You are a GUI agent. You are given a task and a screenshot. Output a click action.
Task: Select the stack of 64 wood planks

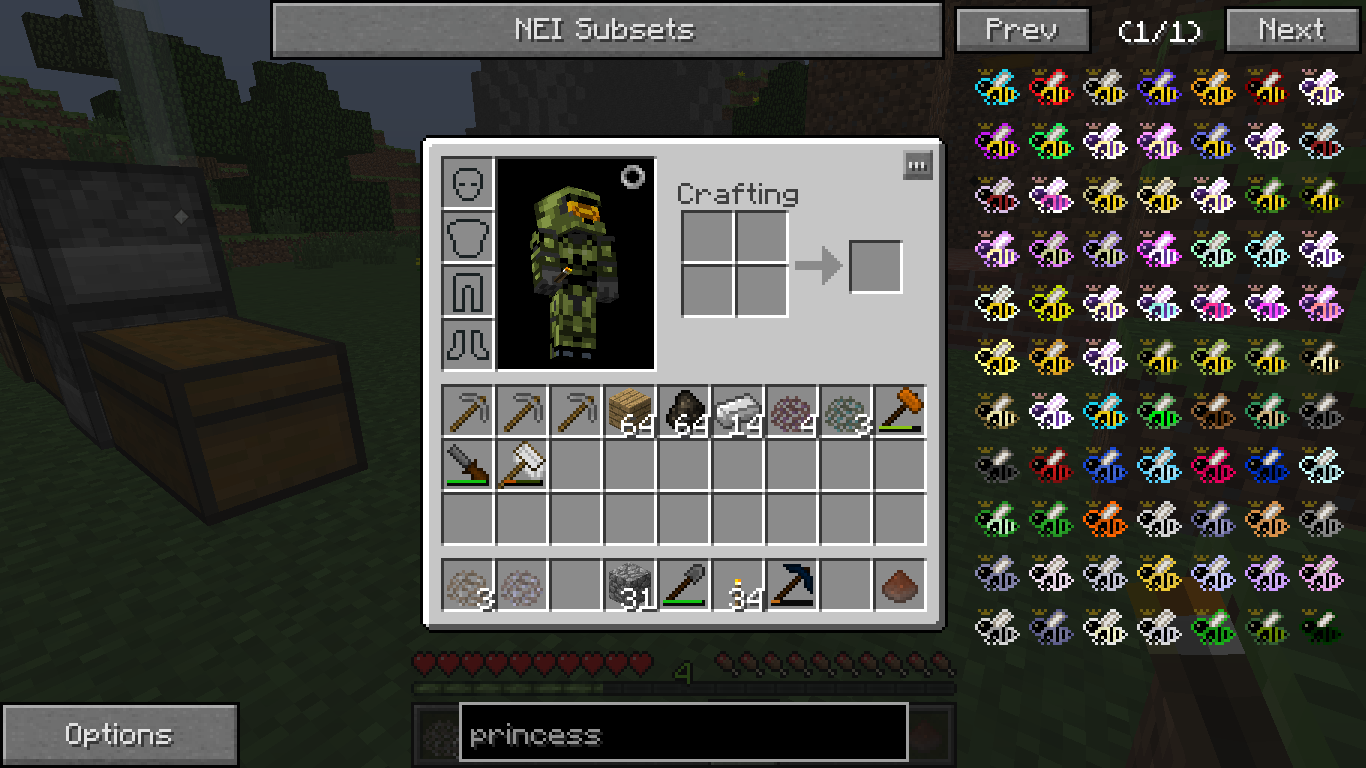coord(630,412)
